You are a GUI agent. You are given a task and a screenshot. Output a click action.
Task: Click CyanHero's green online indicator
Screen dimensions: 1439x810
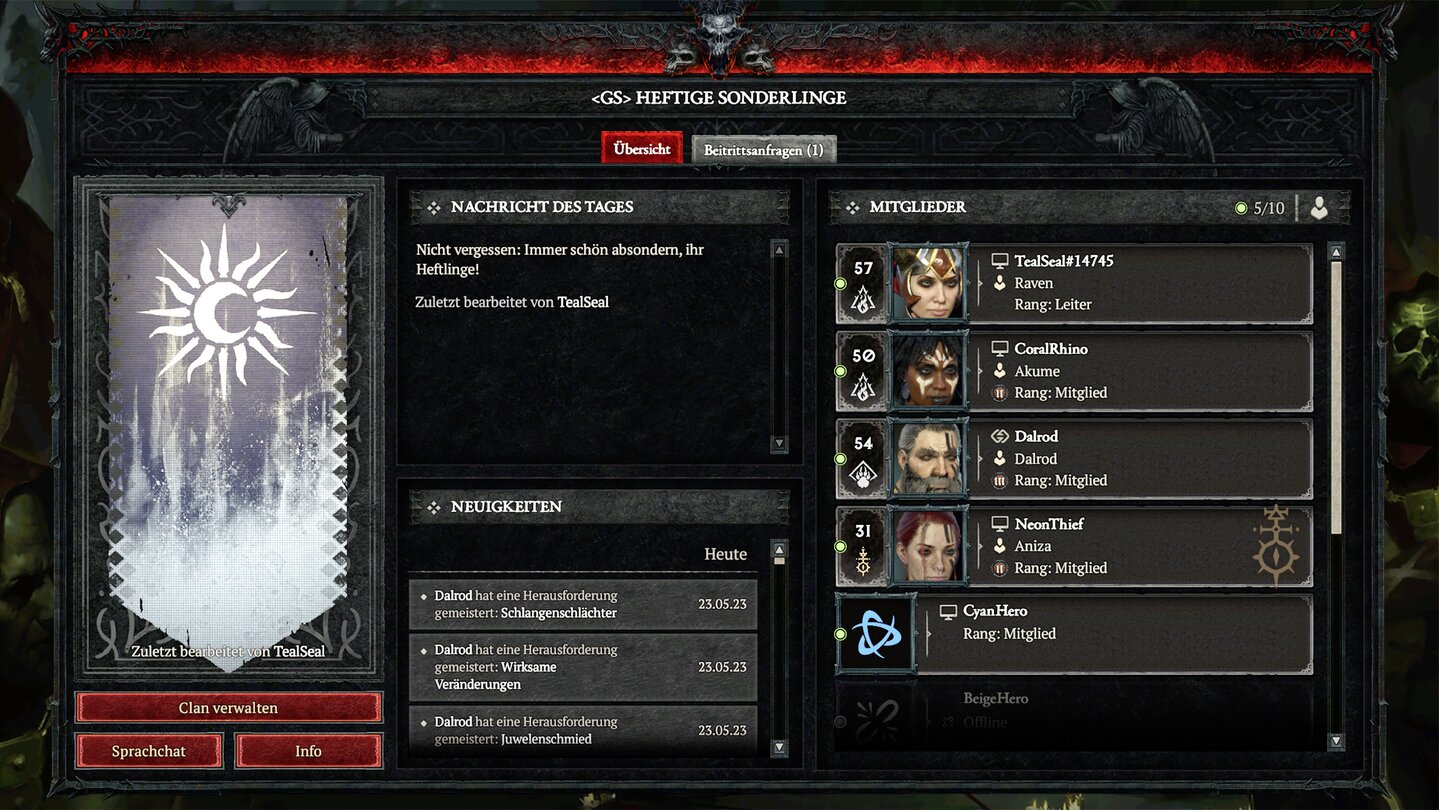840,633
